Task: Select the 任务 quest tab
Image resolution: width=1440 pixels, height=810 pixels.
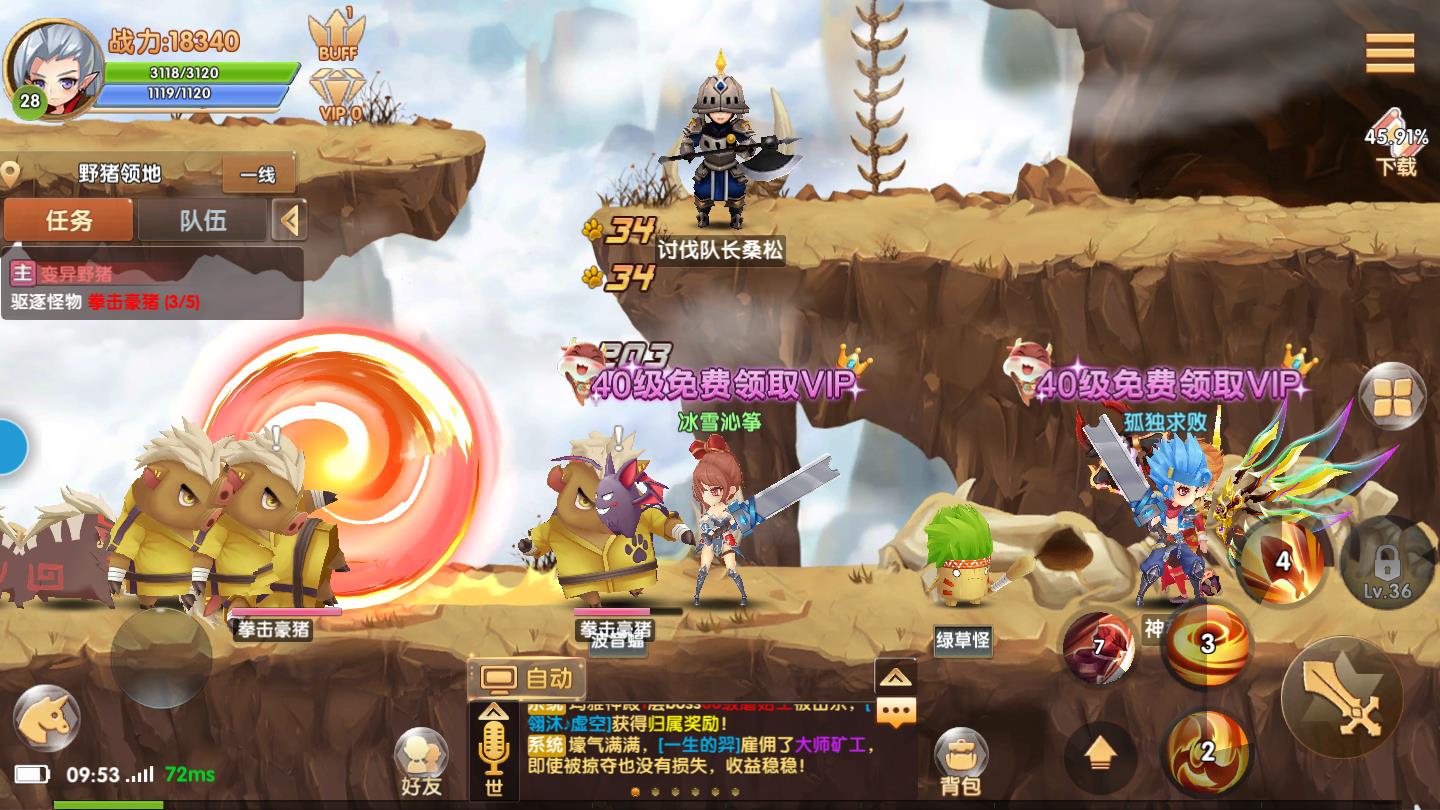Action: [67, 220]
